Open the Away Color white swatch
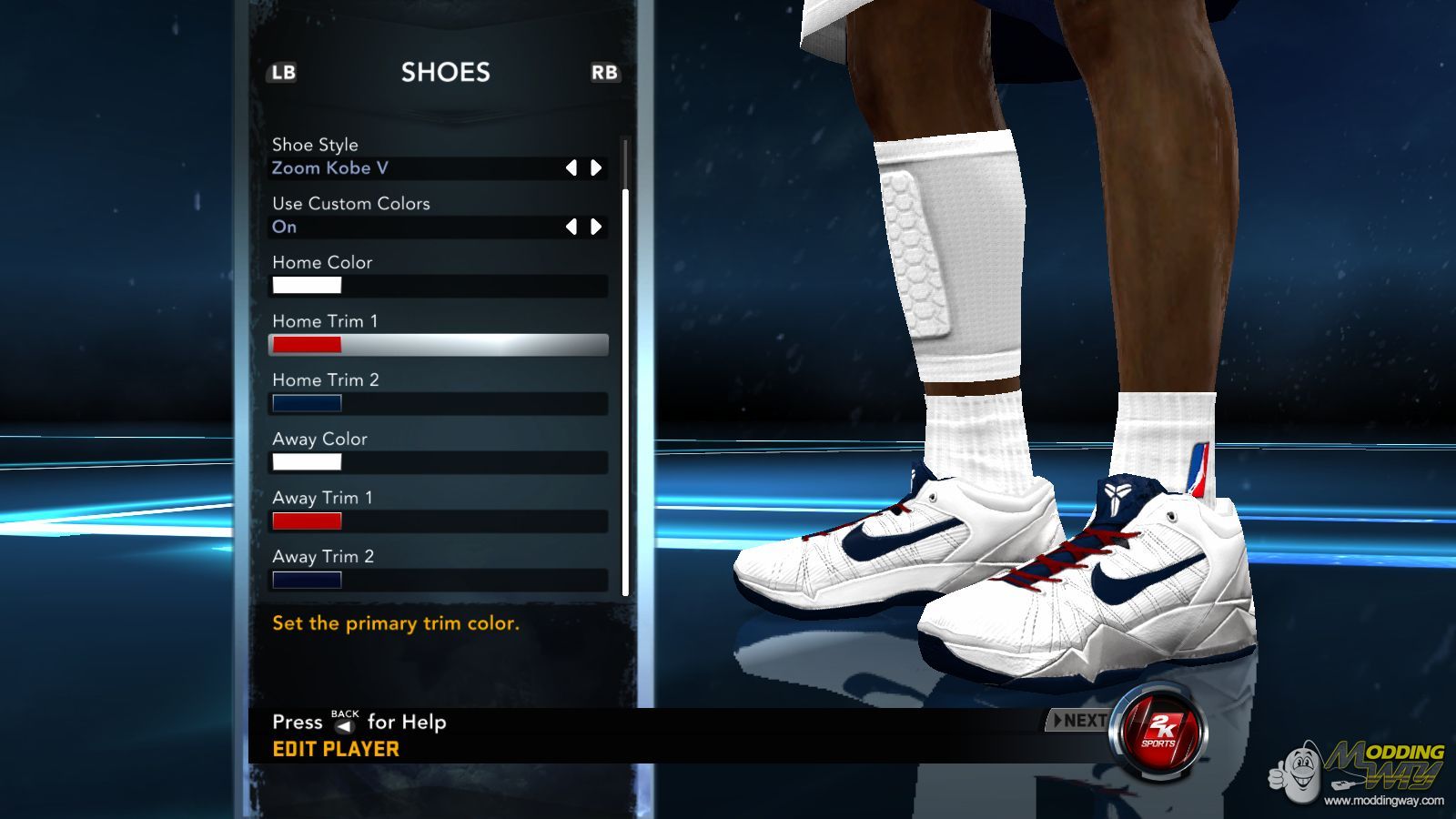Screen dimensions: 1456x819 click(307, 462)
